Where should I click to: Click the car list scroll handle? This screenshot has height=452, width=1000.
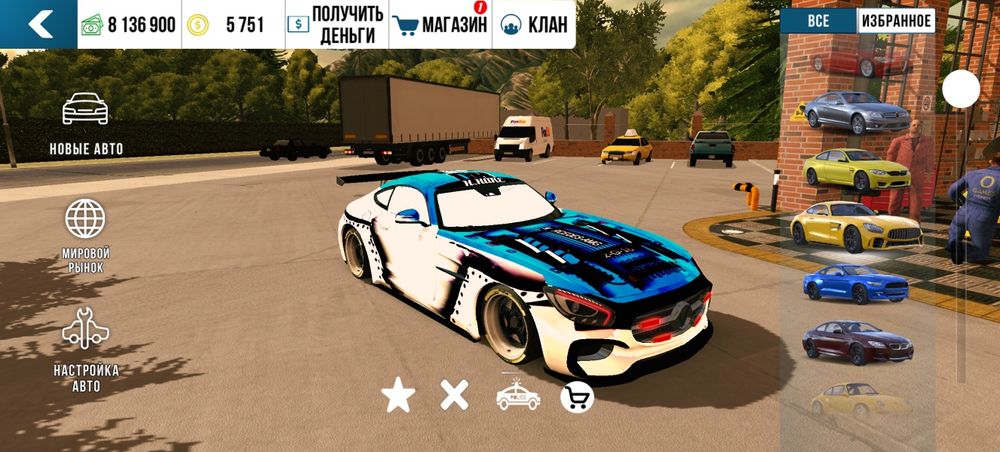click(x=961, y=90)
